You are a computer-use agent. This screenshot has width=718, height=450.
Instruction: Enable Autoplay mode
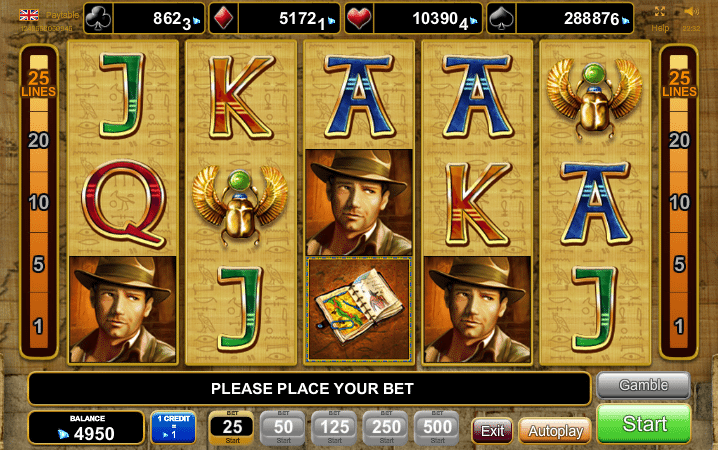(x=554, y=430)
